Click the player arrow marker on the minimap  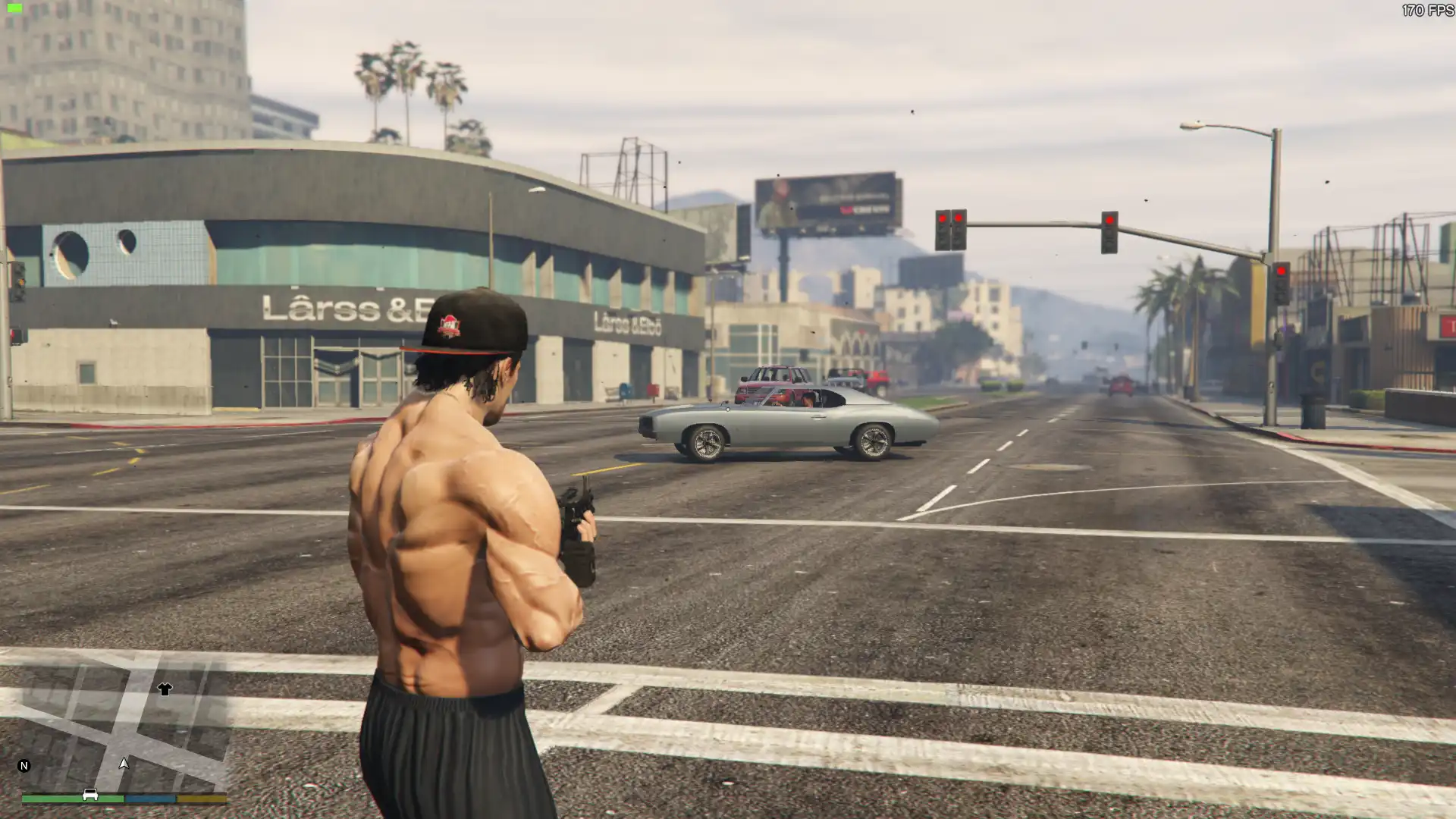(x=124, y=764)
